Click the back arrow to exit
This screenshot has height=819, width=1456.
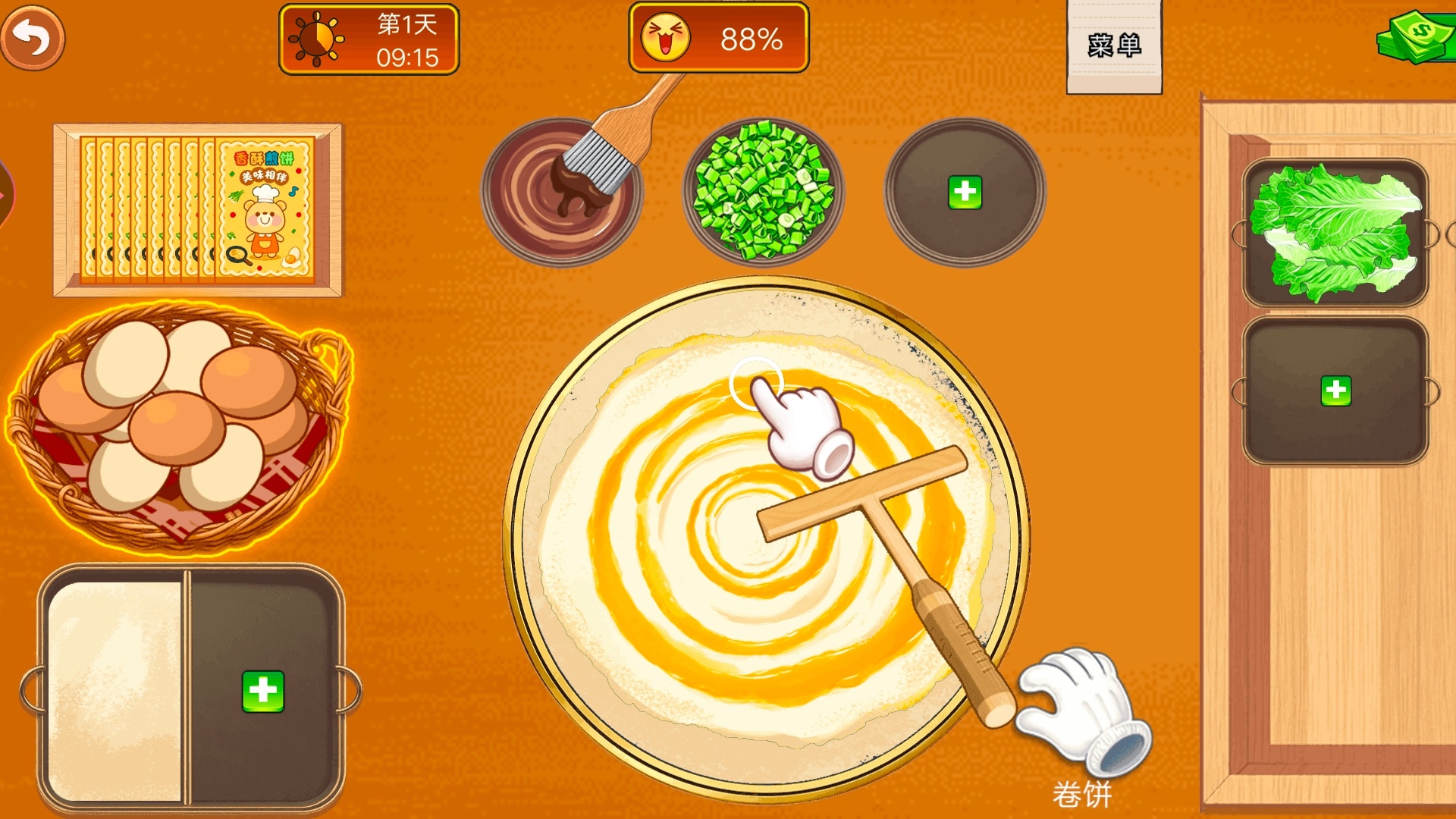32,36
